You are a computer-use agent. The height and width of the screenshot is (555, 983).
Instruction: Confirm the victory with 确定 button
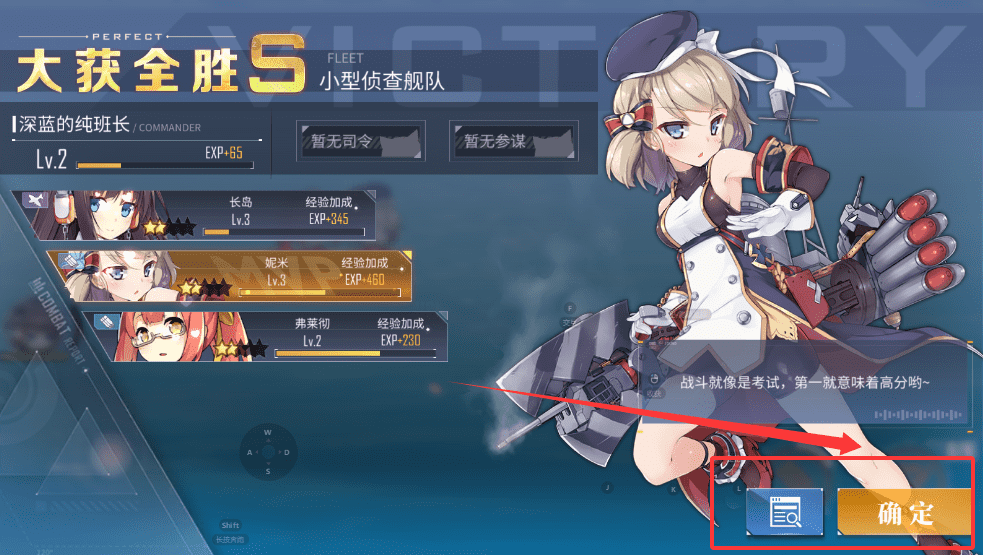pyautogui.click(x=904, y=513)
